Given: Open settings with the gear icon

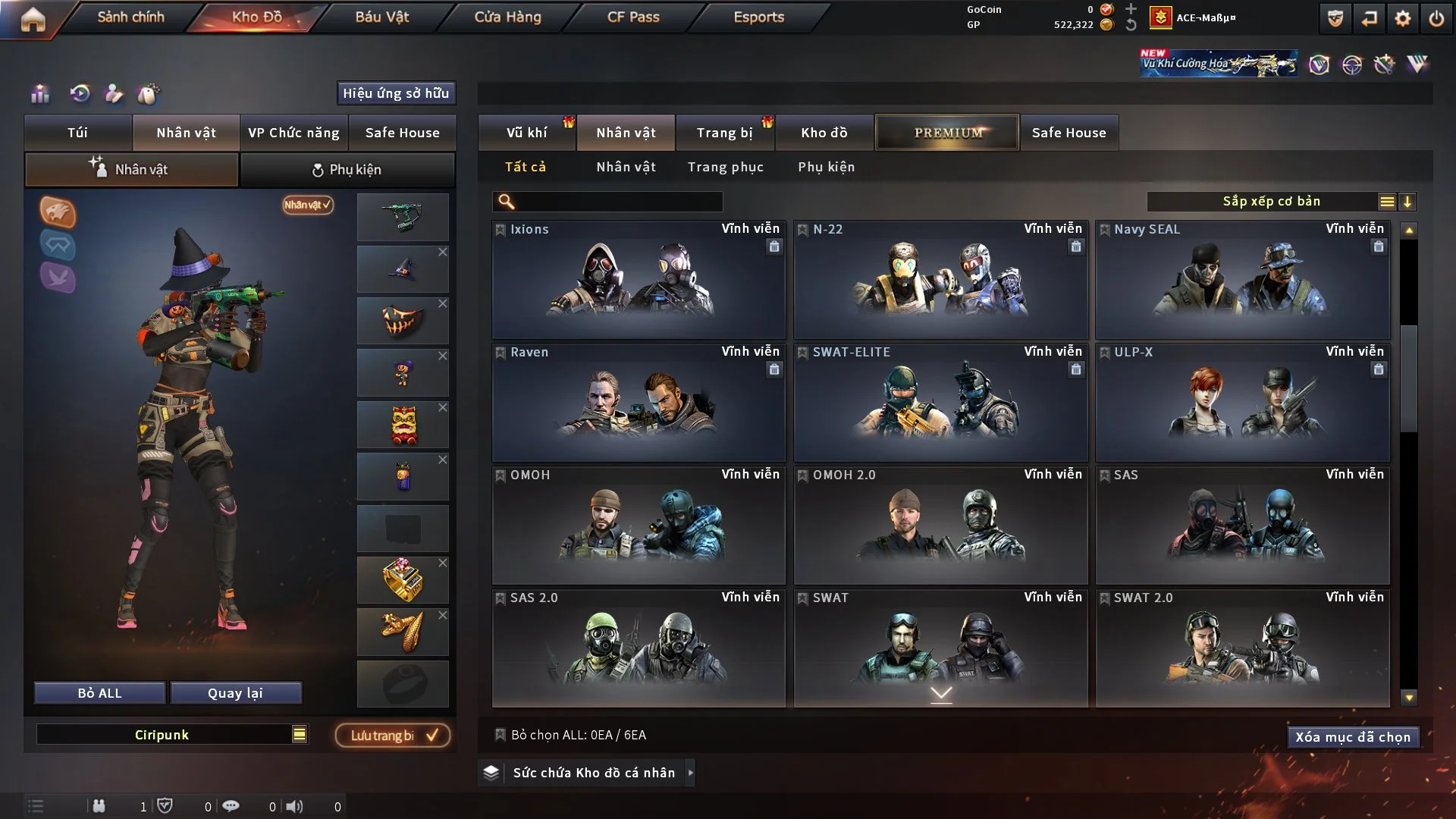Looking at the screenshot, I should click(x=1402, y=18).
